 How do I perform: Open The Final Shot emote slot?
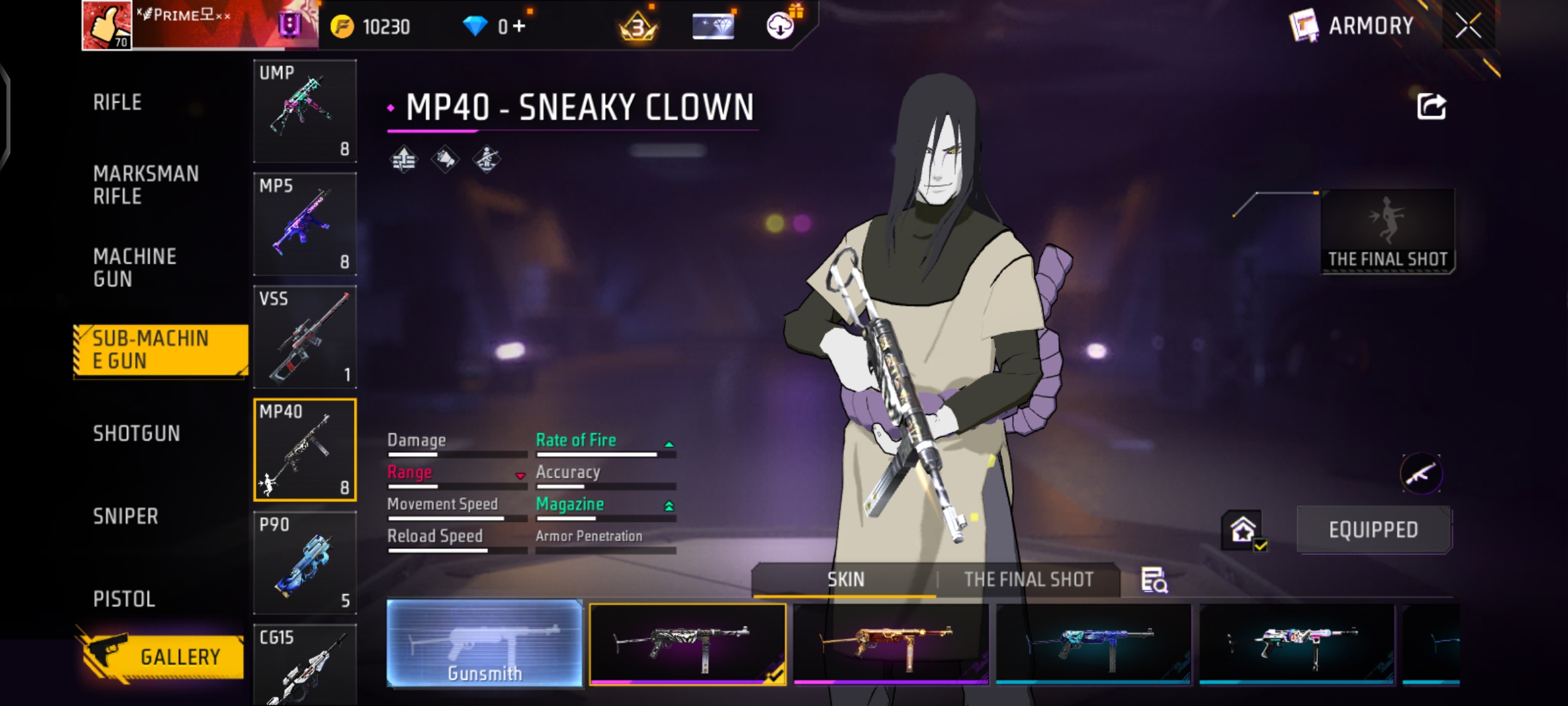tap(1387, 231)
